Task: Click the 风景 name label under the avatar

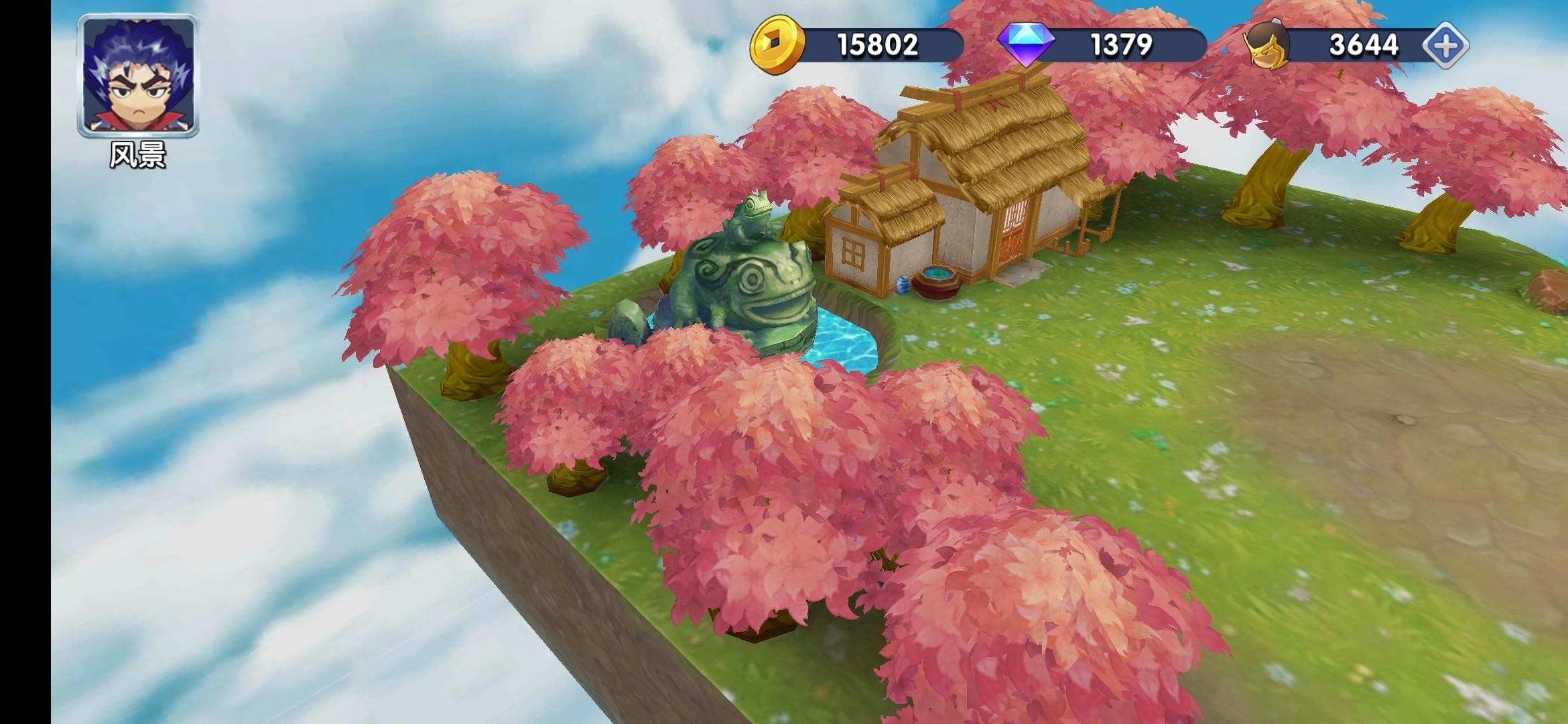Action: (x=139, y=155)
